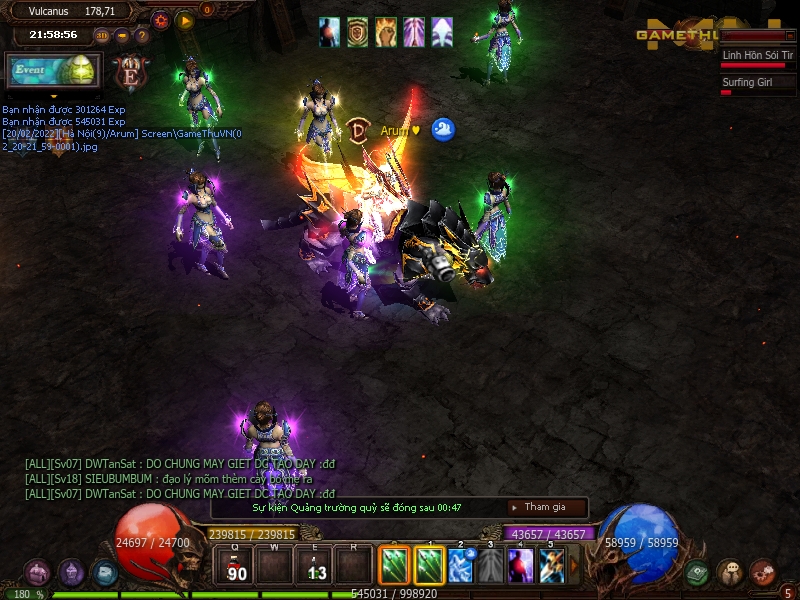Toggle the 3D view button
The image size is (800, 600).
tap(102, 36)
